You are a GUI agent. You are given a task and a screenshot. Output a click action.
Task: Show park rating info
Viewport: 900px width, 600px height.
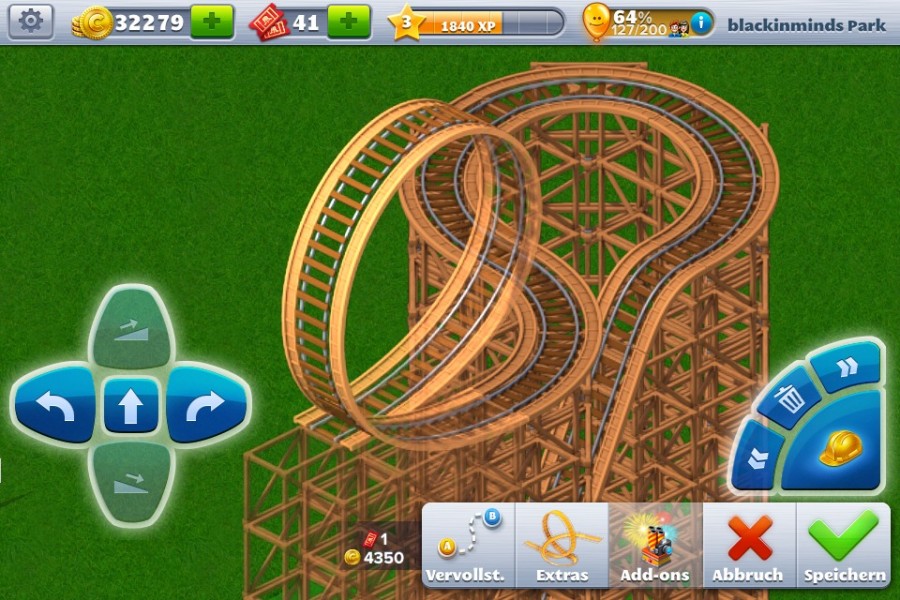pos(702,22)
